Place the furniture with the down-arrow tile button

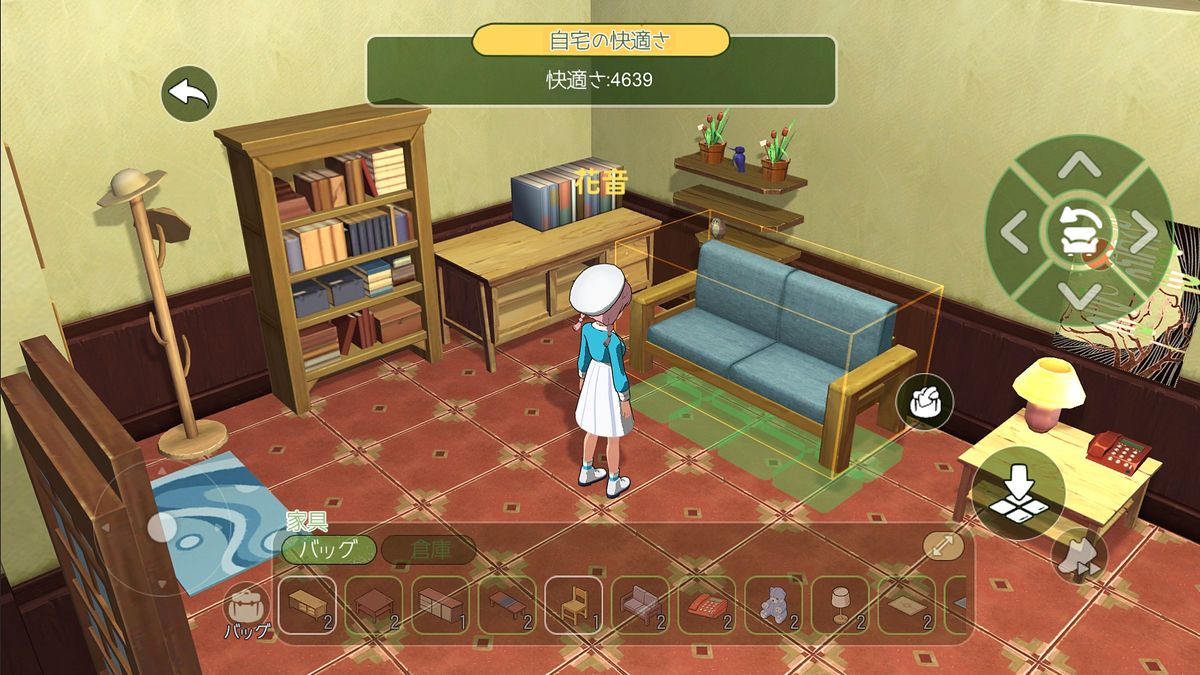point(1017,493)
